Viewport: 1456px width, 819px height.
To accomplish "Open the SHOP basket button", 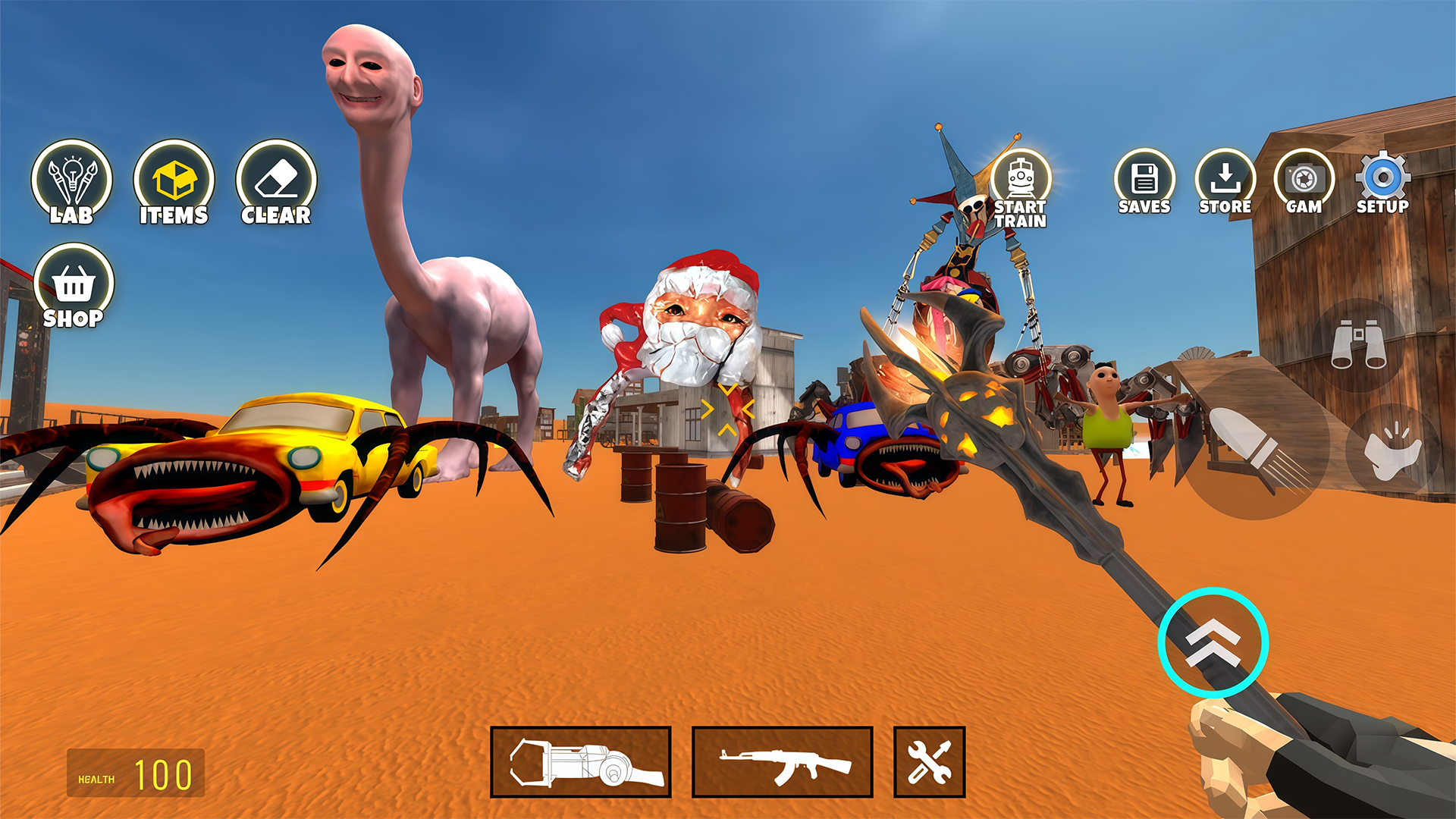I will [74, 286].
